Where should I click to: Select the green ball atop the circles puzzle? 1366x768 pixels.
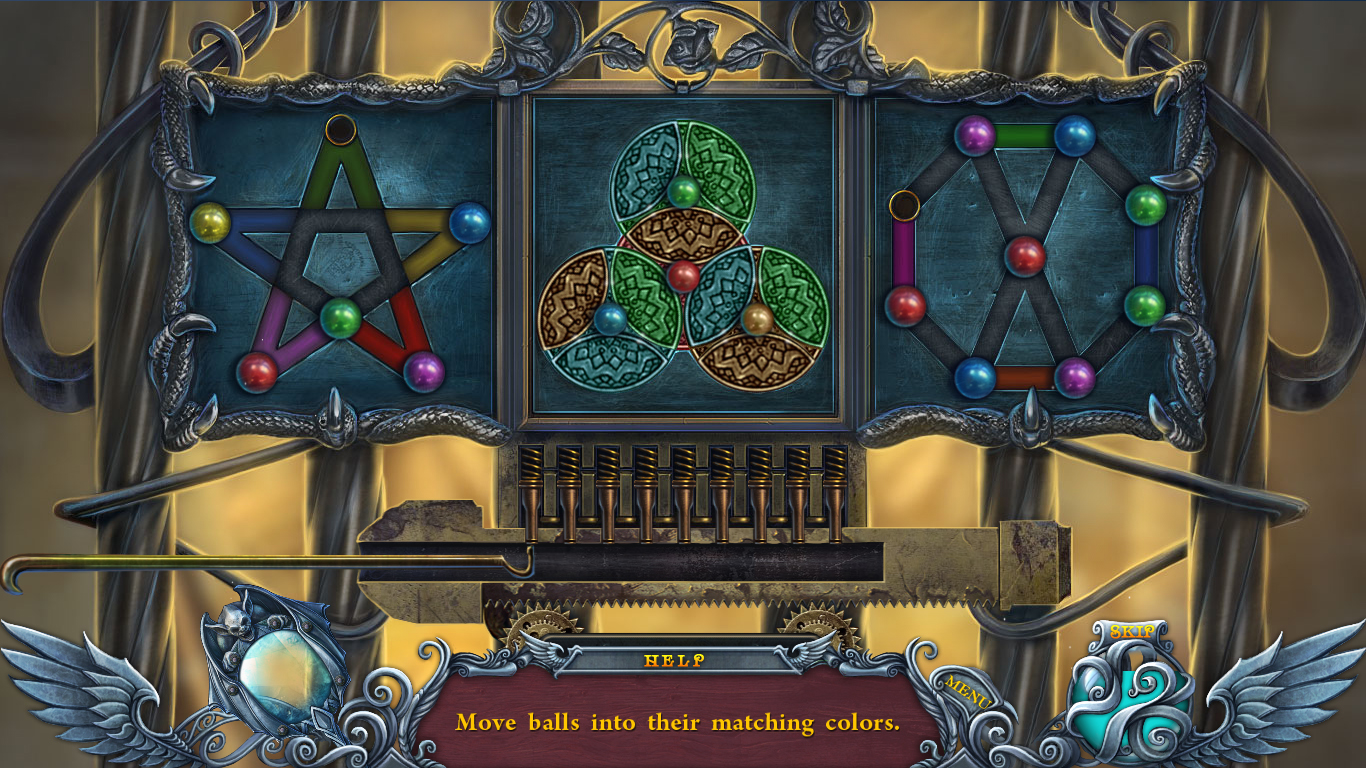pos(686,190)
